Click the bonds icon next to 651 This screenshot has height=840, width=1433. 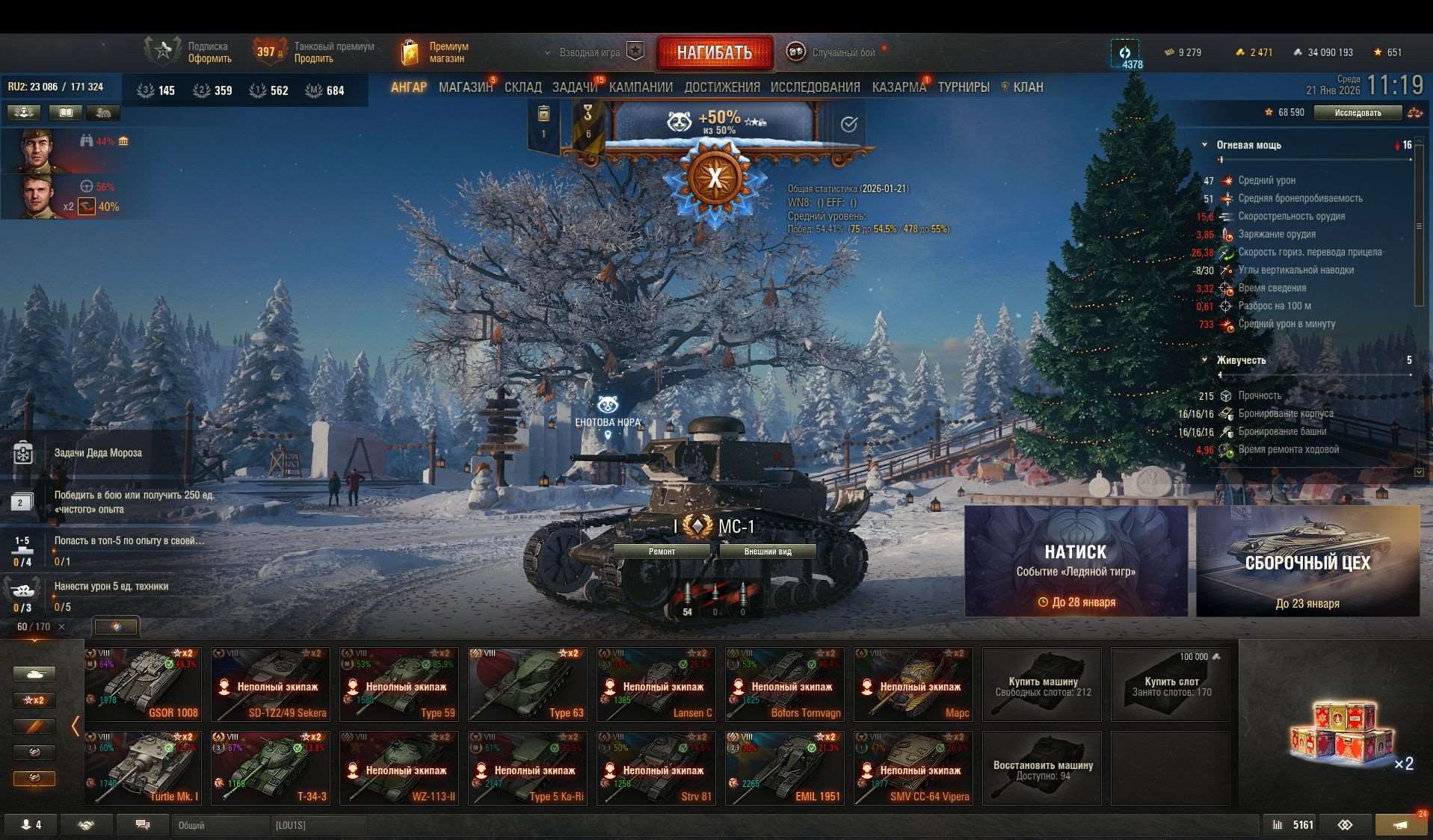pyautogui.click(x=1378, y=52)
